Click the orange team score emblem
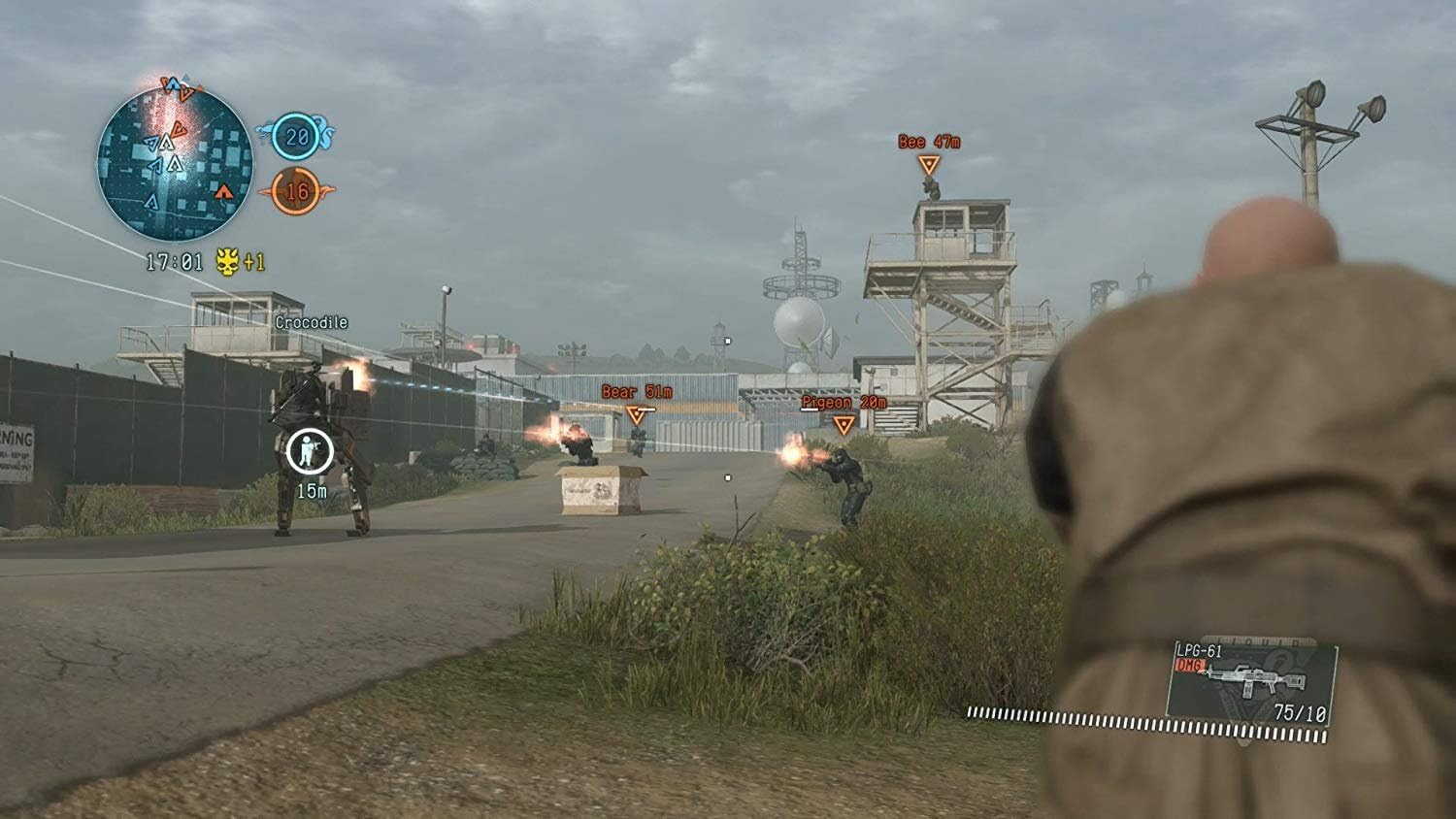Image resolution: width=1456 pixels, height=819 pixels. (327, 189)
